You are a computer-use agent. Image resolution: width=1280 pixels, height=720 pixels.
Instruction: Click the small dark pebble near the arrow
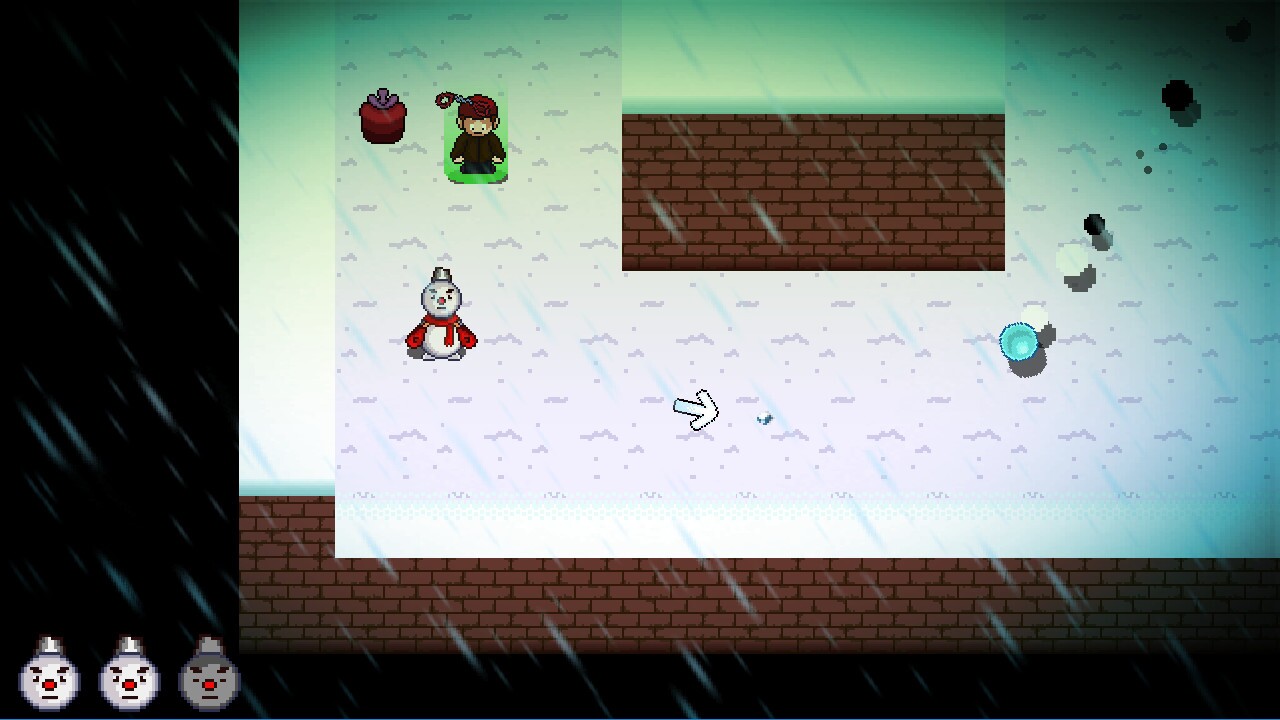click(x=763, y=420)
